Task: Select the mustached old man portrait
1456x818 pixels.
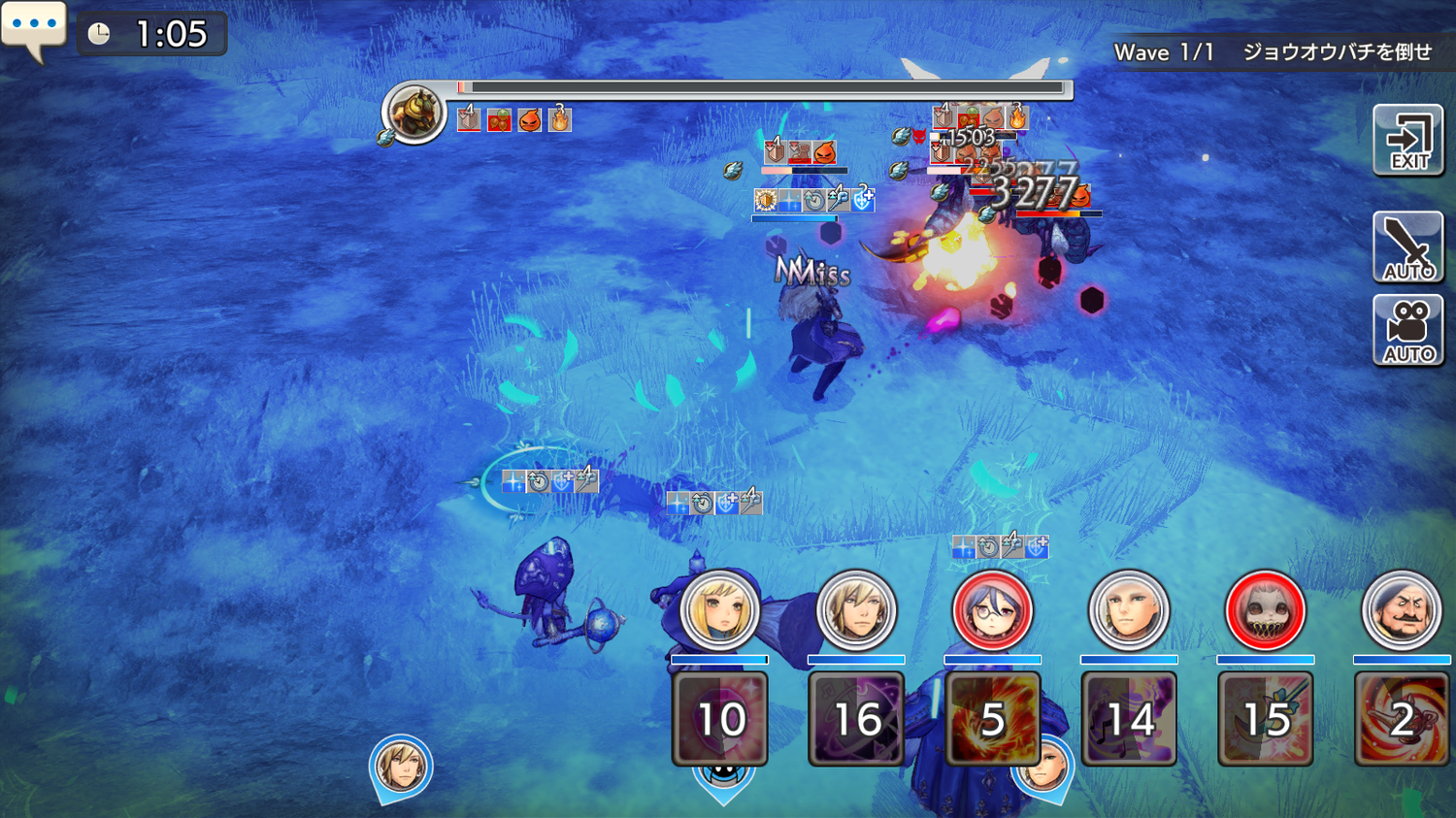Action: coord(1401,610)
